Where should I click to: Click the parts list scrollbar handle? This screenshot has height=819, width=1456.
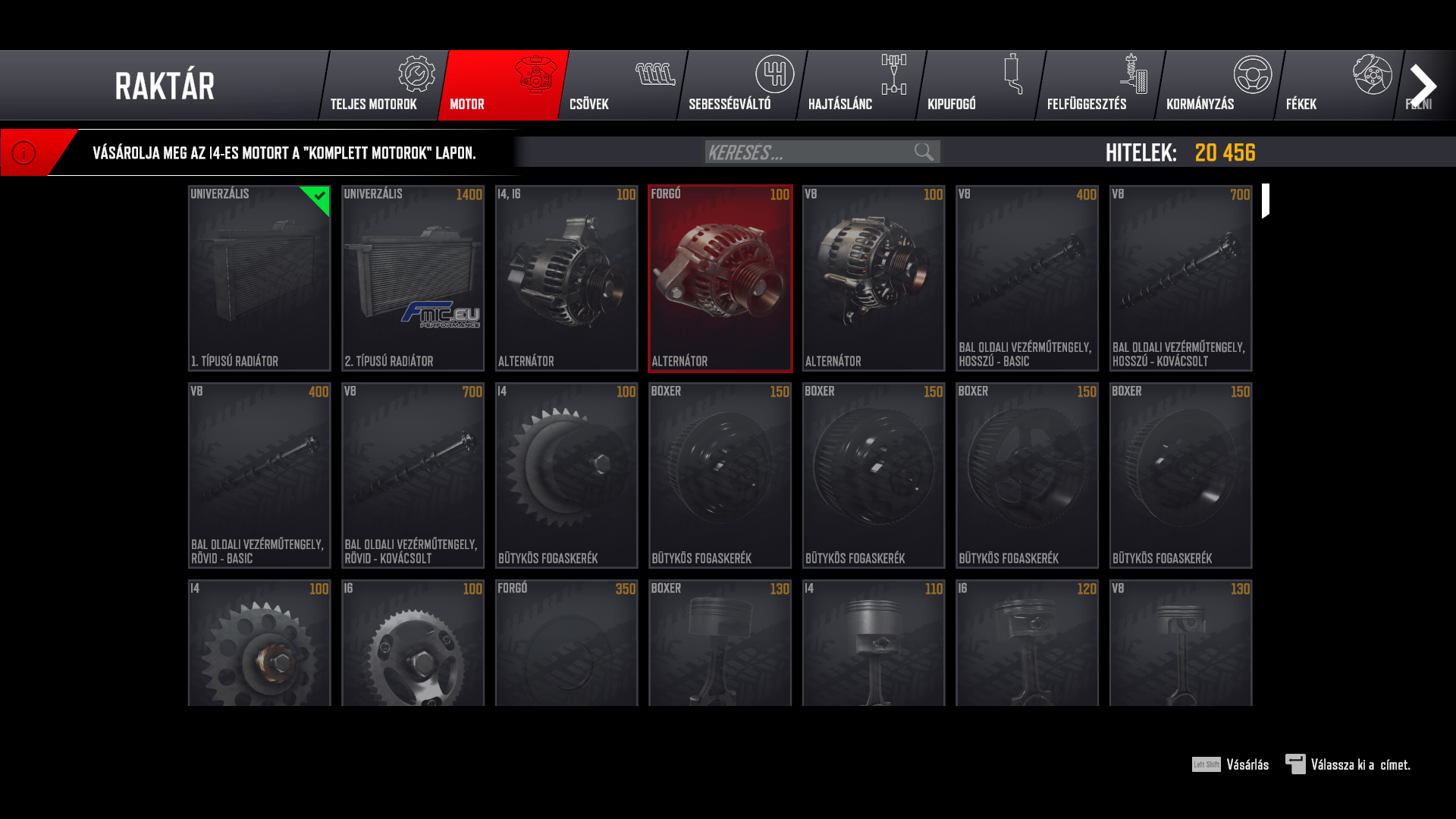coord(1266,201)
